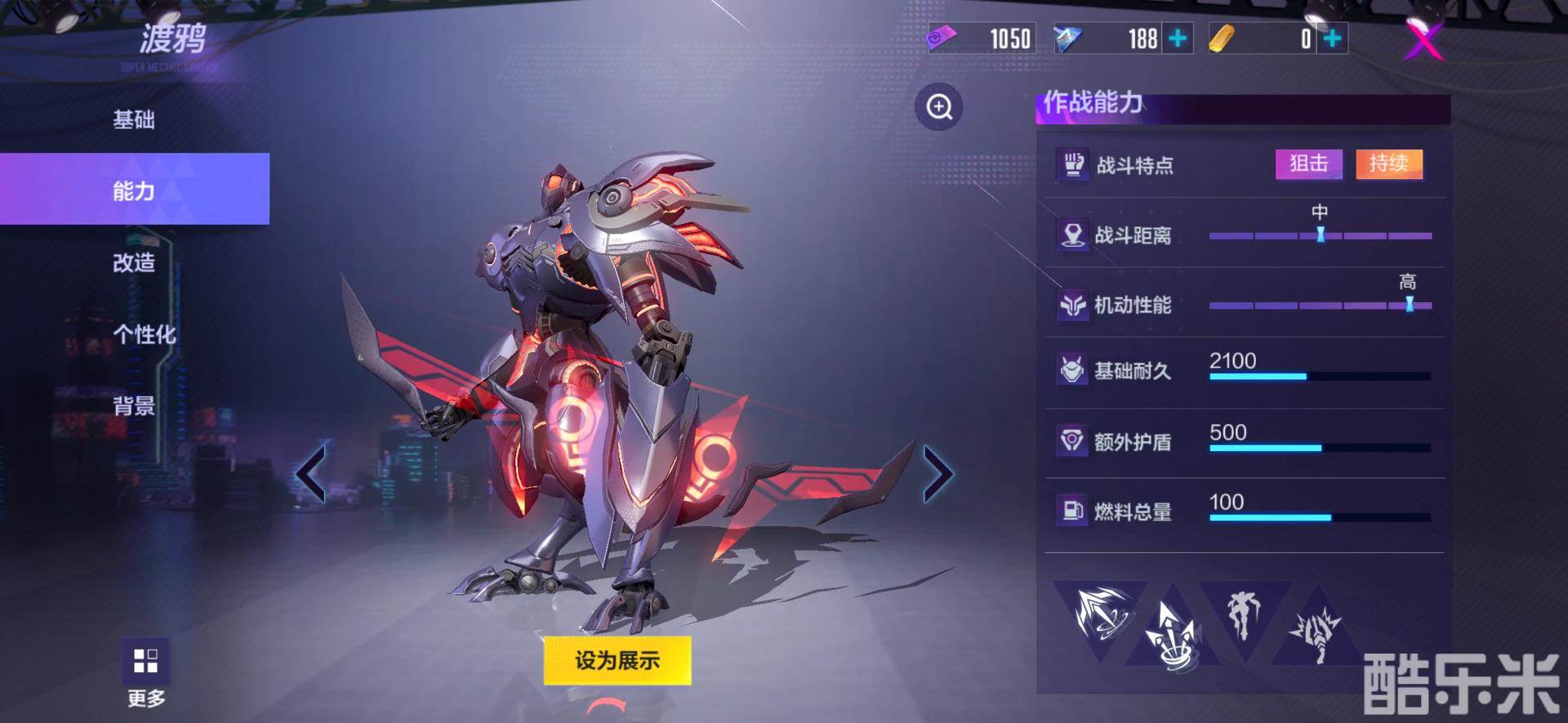The height and width of the screenshot is (723, 1568).
Task: Open the 改造 tab
Action: coord(134,262)
